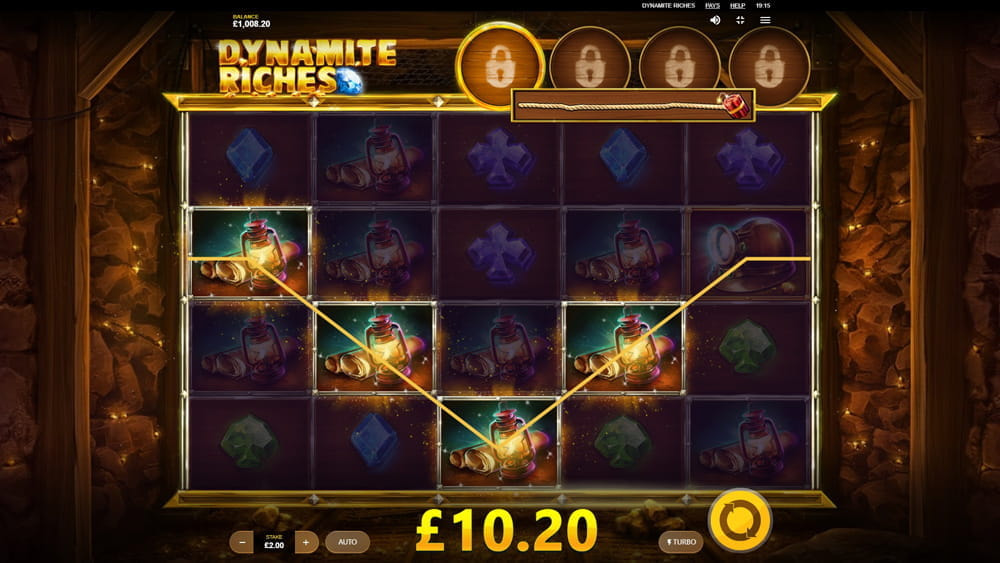
Task: Mute the game sound via speaker icon
Action: pyautogui.click(x=715, y=20)
